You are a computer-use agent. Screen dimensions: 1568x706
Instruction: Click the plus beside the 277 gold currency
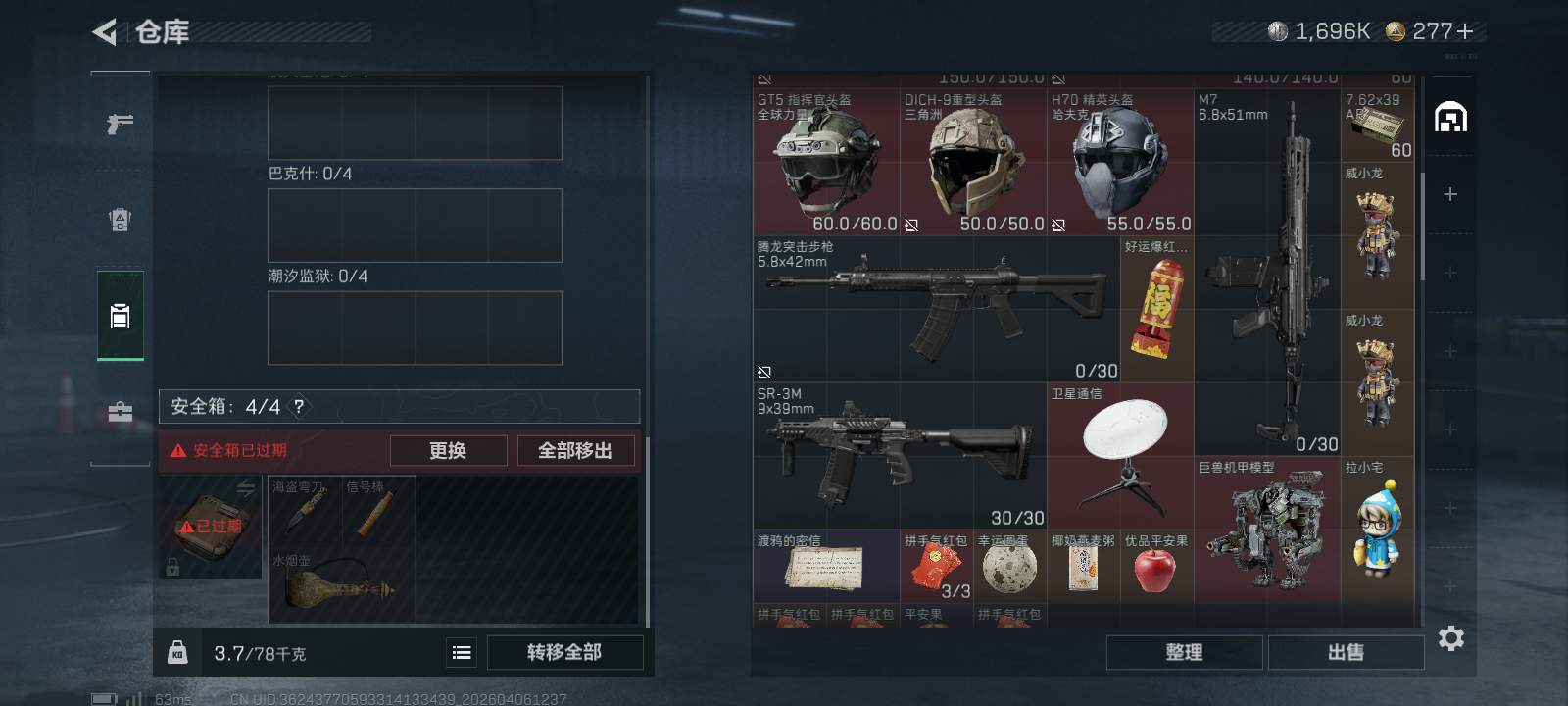coord(1466,30)
